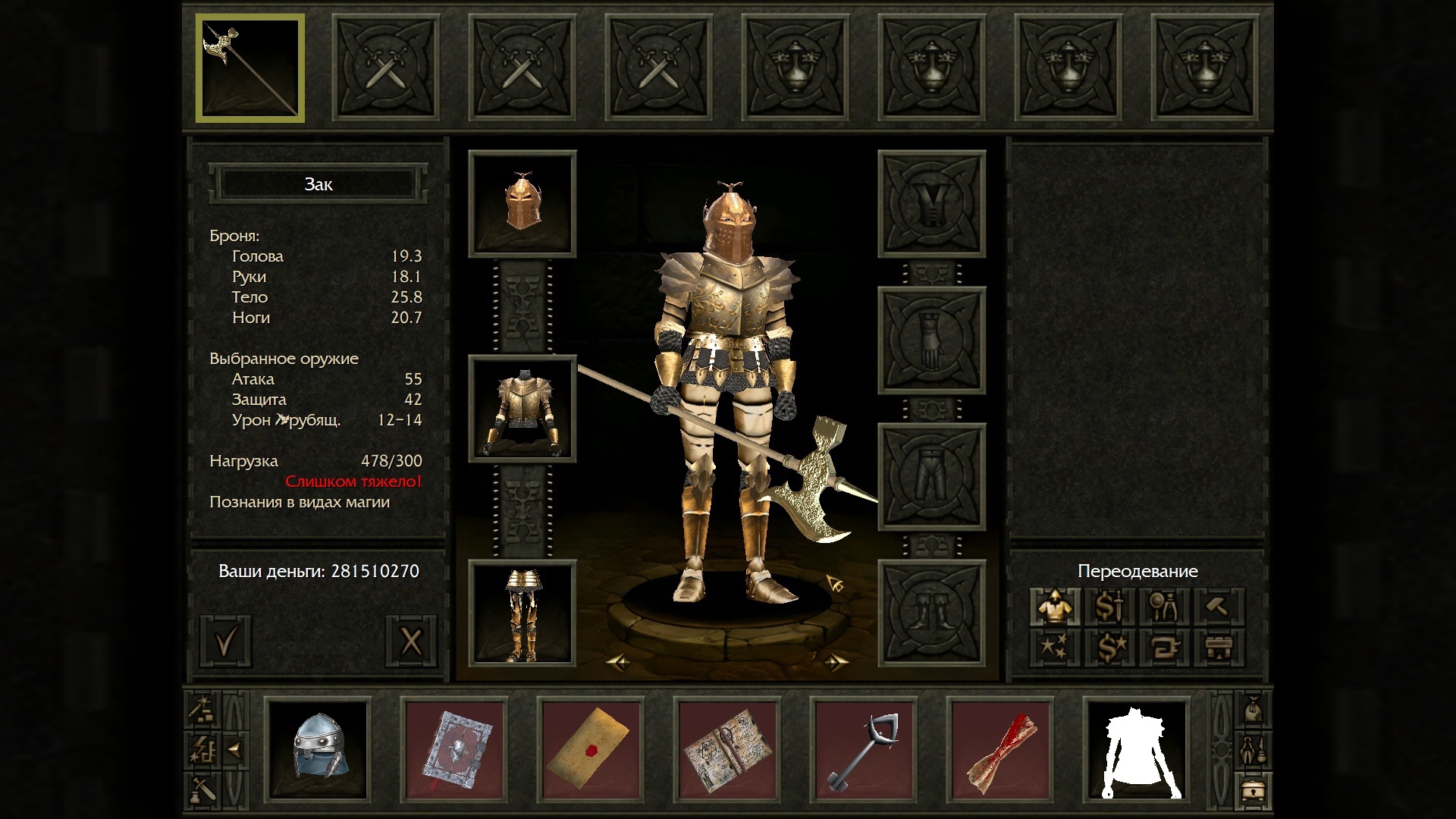The width and height of the screenshot is (1456, 819).
Task: Open the three stars magic tab
Action: (1054, 648)
